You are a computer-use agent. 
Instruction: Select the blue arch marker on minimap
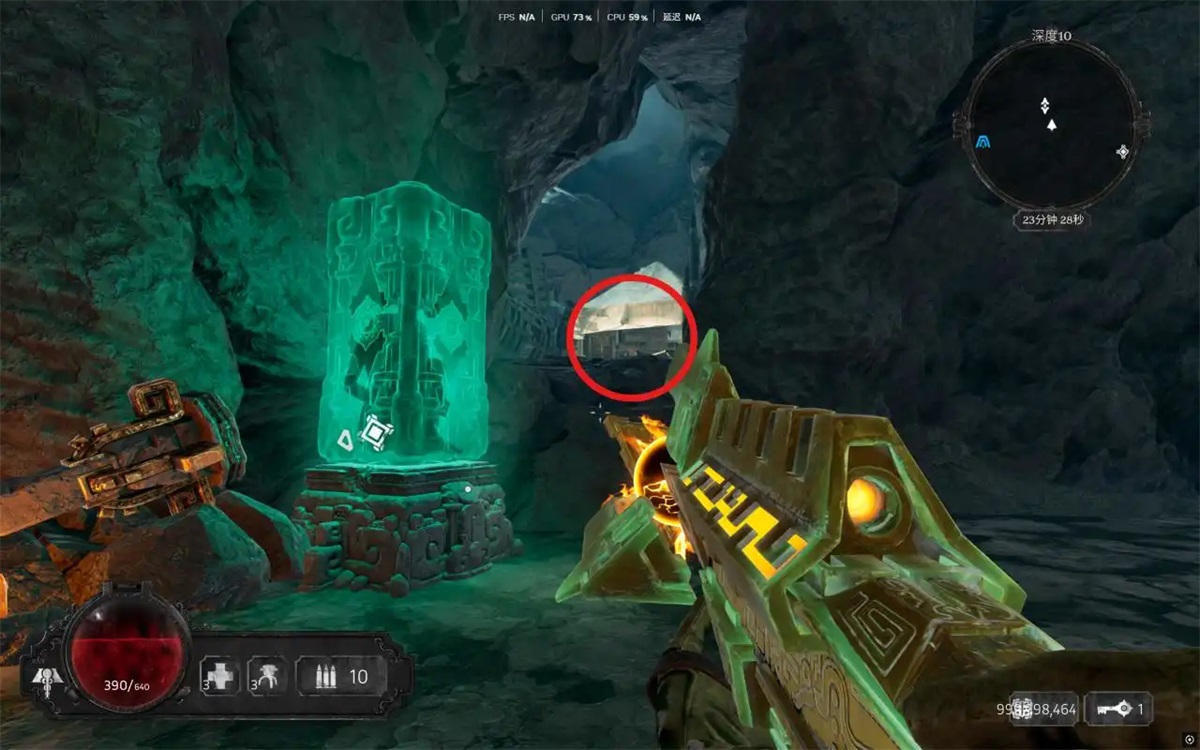[985, 143]
